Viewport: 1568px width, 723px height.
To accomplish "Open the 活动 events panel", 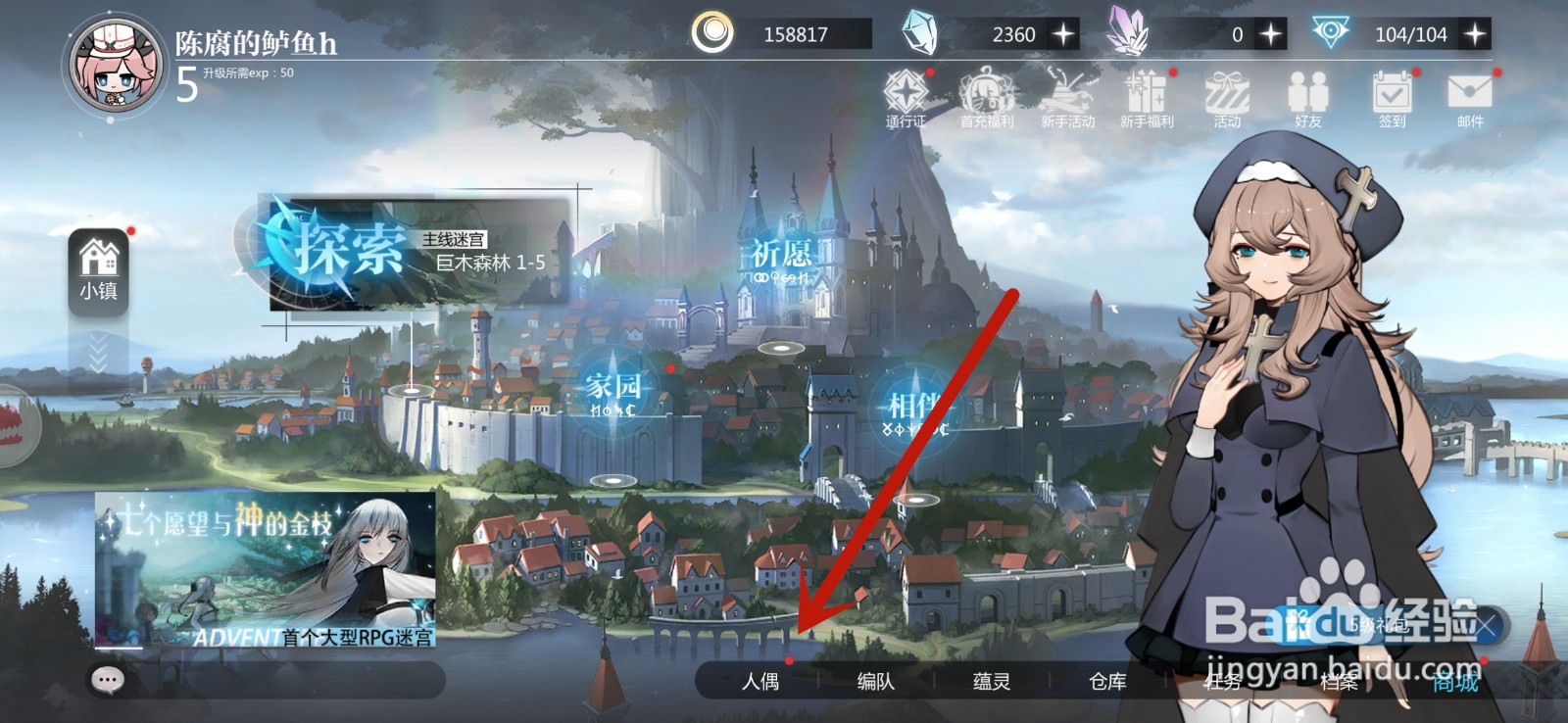I will click(x=1226, y=98).
